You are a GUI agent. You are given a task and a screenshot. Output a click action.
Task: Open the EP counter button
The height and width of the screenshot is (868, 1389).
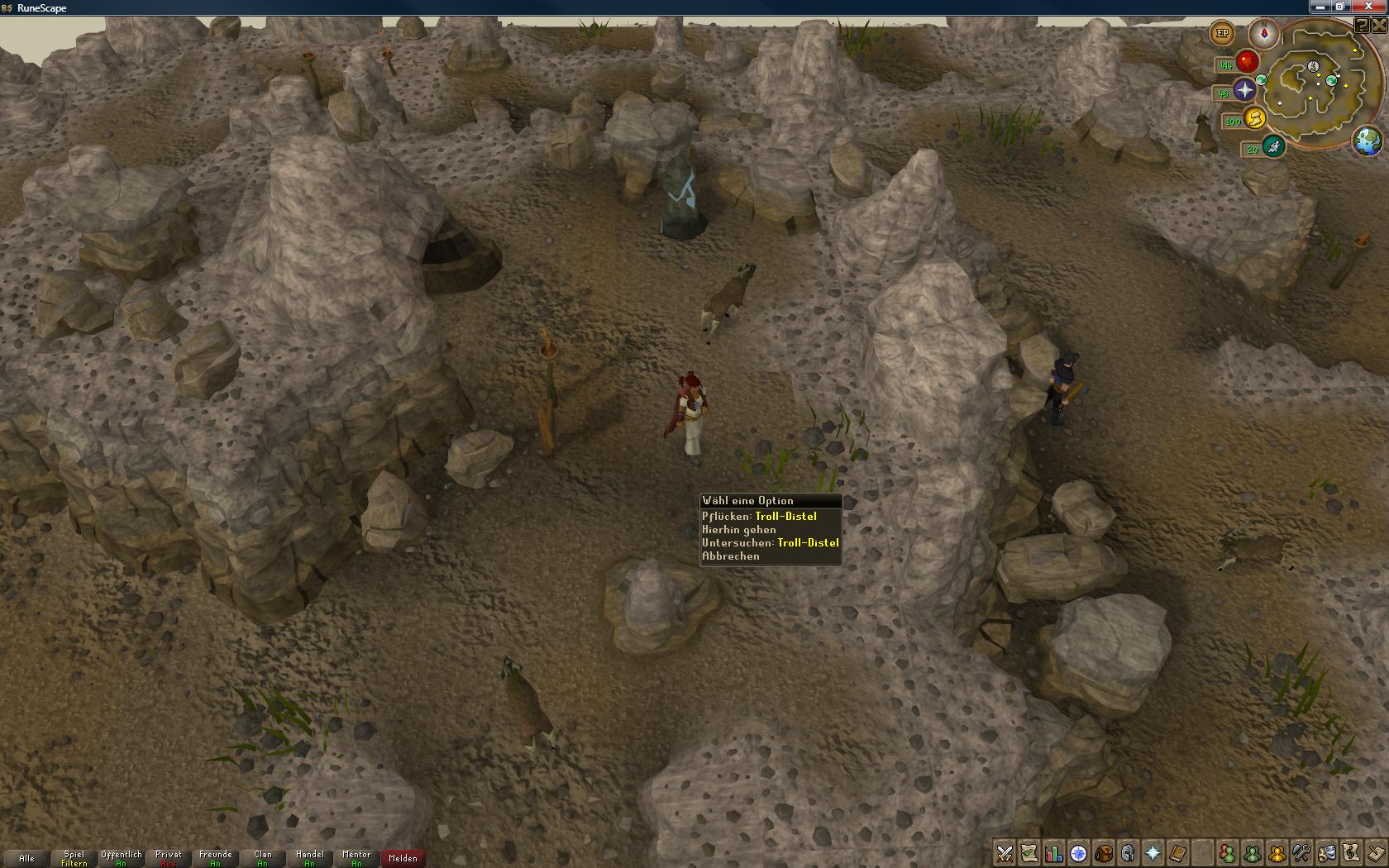pyautogui.click(x=1222, y=34)
